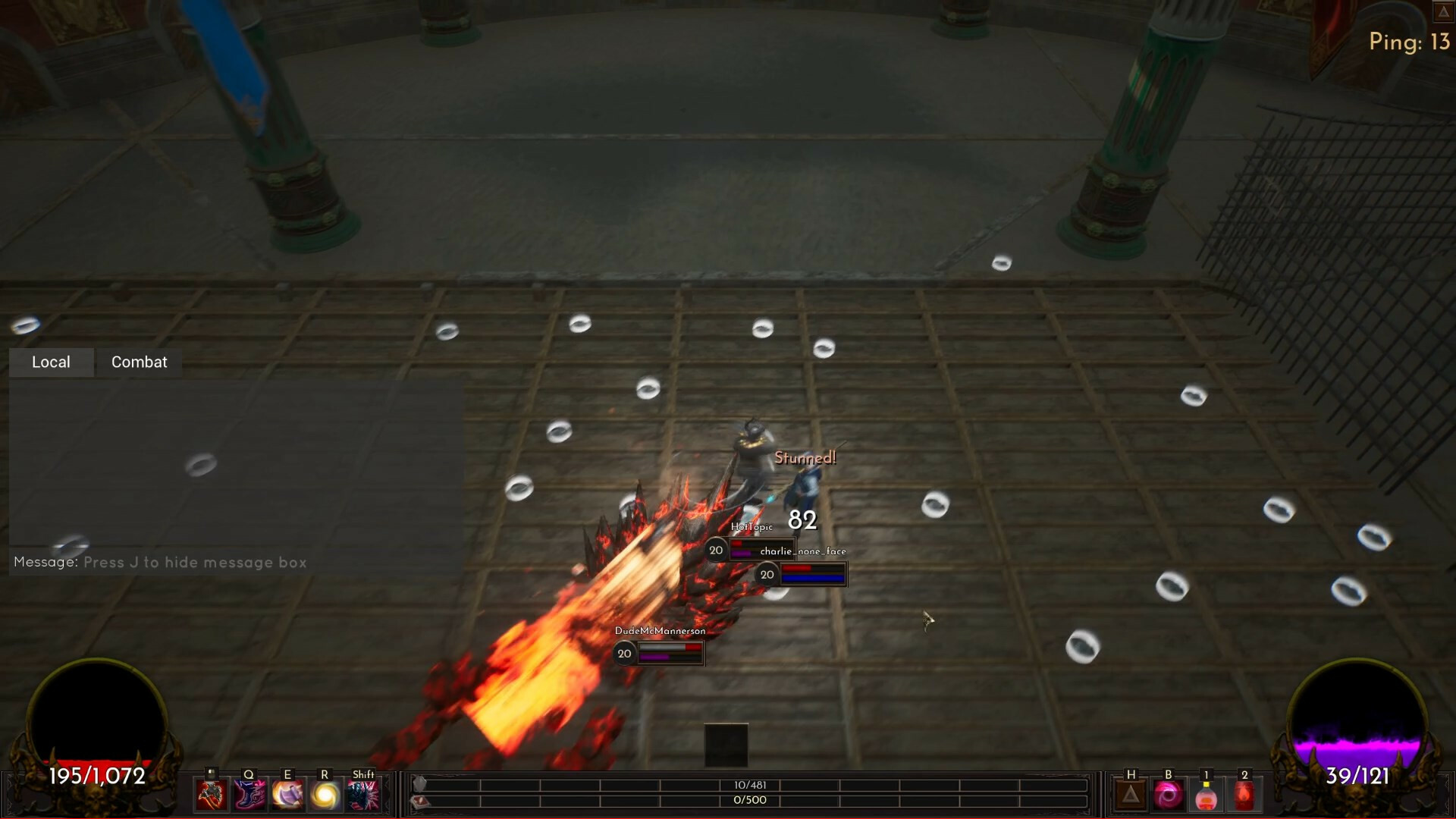Trigger the R golden vortex ultimate icon
The height and width of the screenshot is (819, 1456).
pos(325,793)
